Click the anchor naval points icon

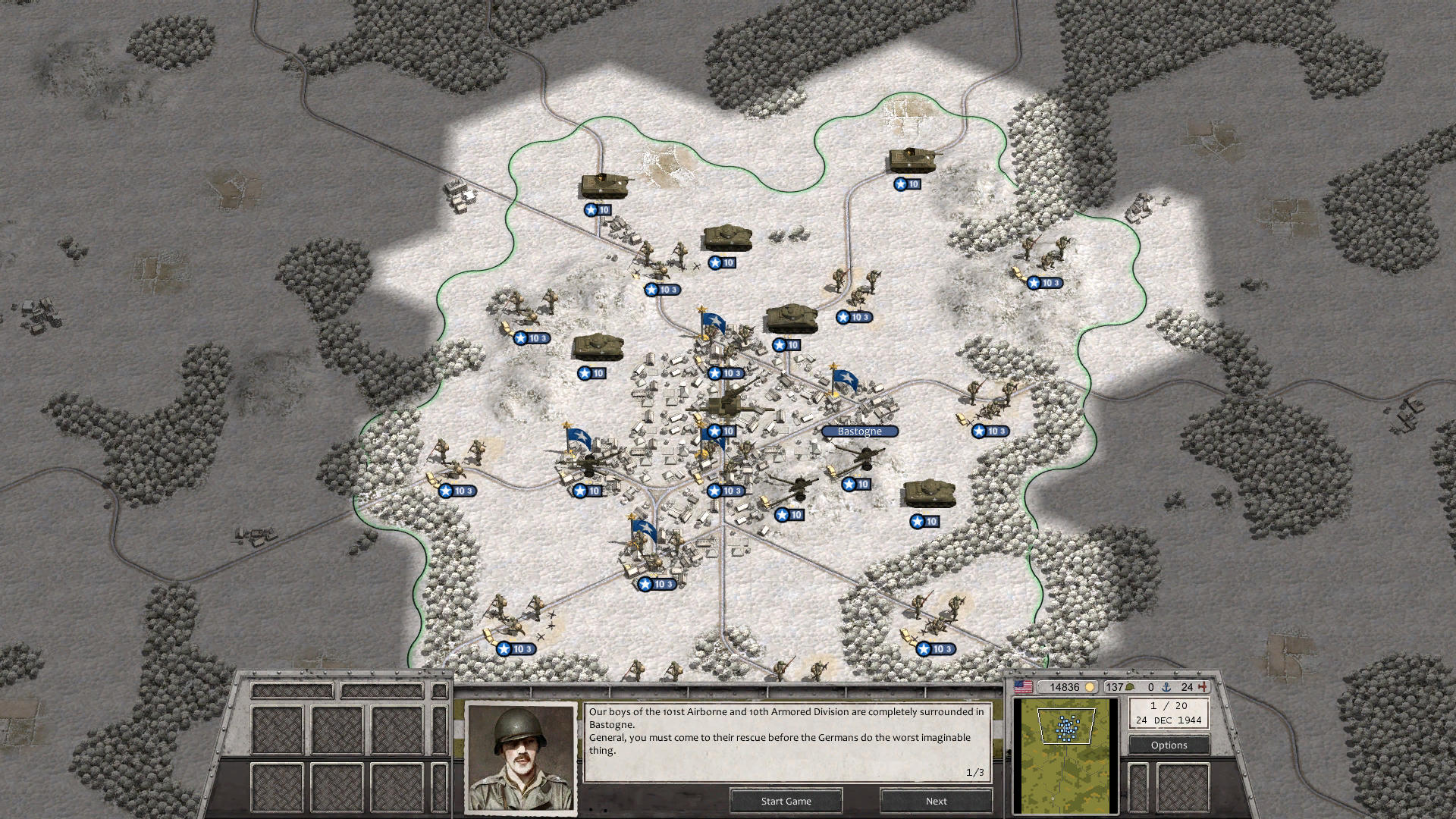pyautogui.click(x=1168, y=688)
